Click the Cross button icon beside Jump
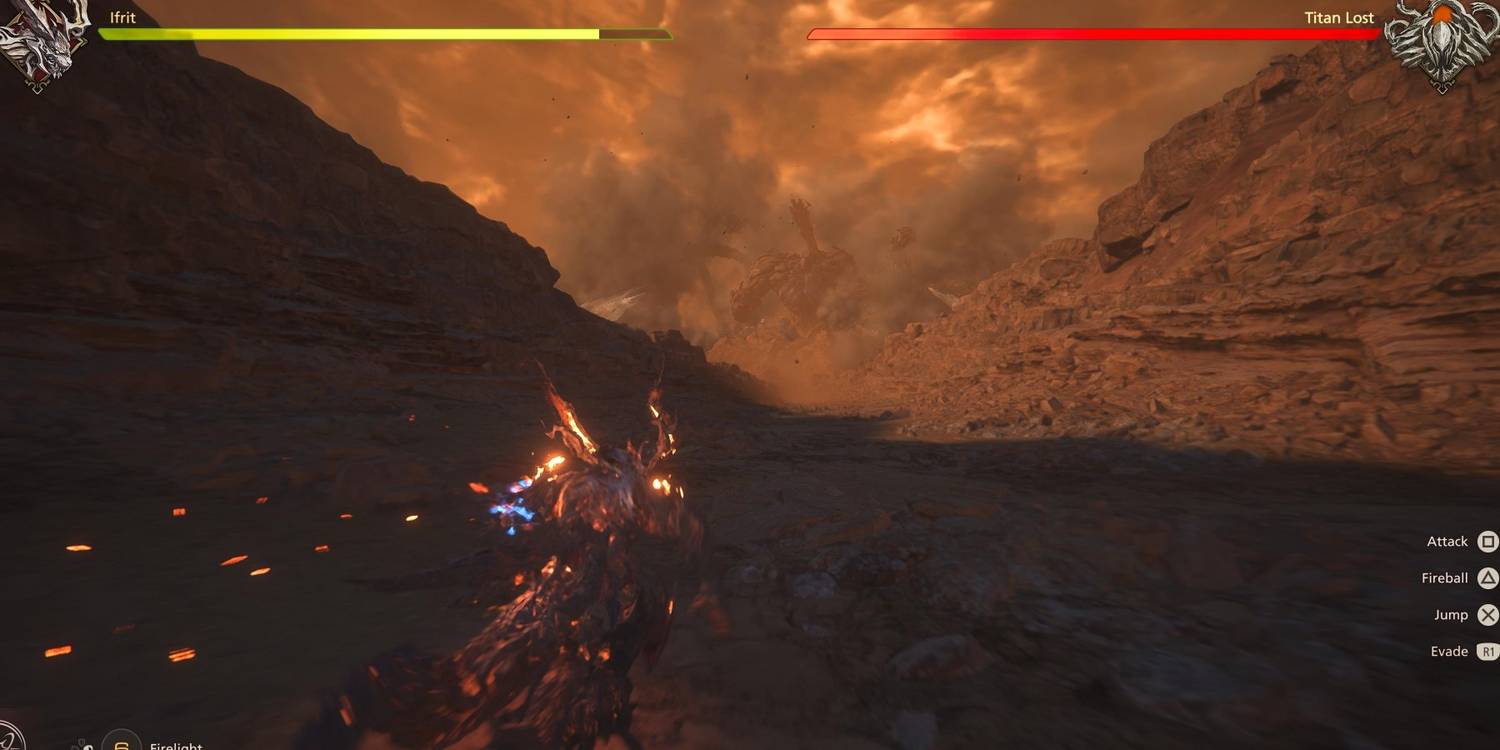The height and width of the screenshot is (750, 1500). pyautogui.click(x=1487, y=614)
